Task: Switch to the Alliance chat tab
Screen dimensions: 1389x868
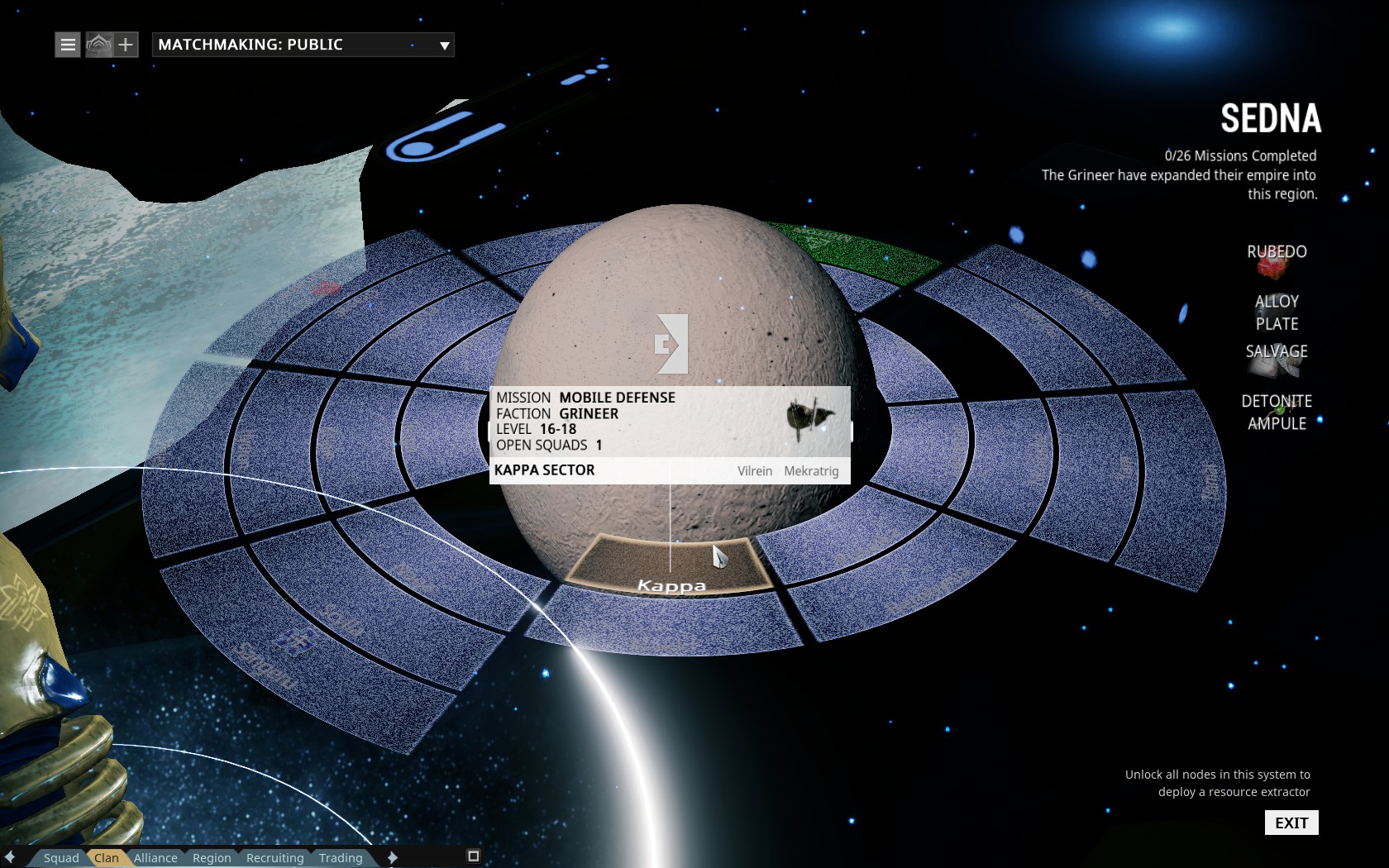Action: click(155, 858)
